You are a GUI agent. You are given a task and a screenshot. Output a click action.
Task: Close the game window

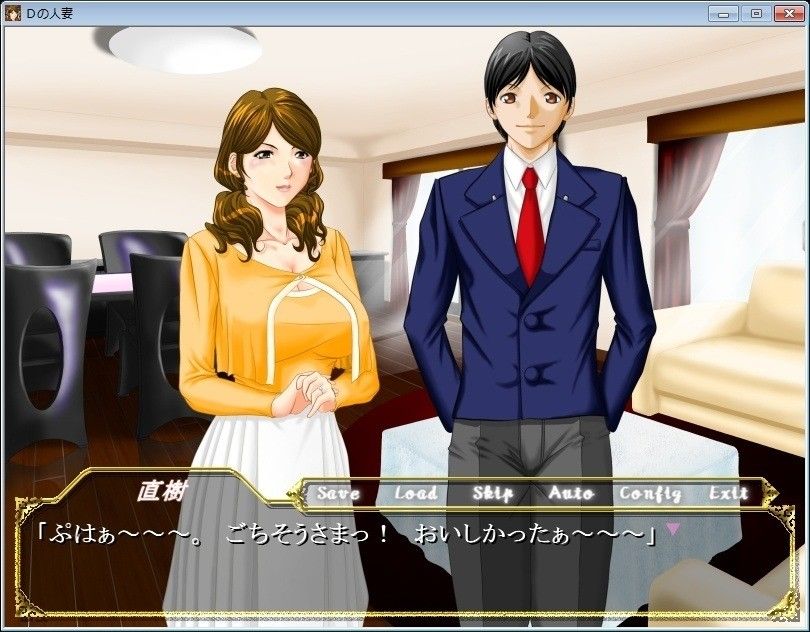[787, 13]
